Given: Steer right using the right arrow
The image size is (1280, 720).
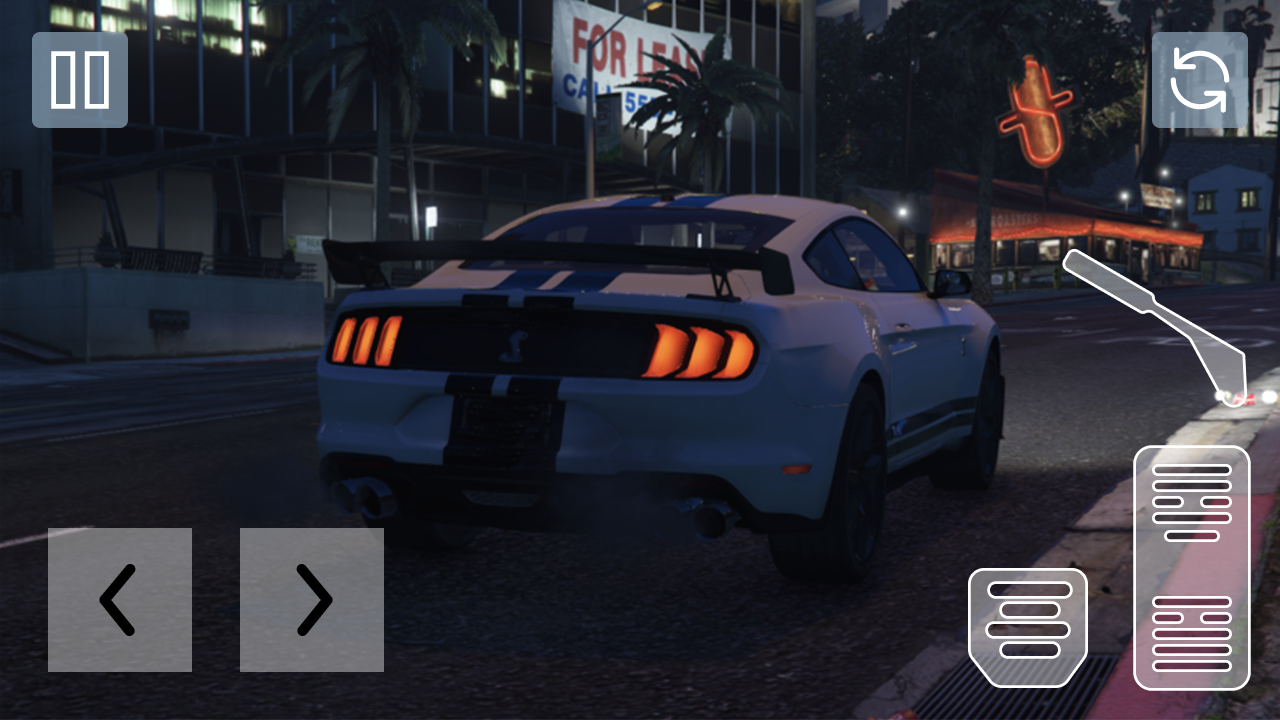Looking at the screenshot, I should click(x=311, y=598).
